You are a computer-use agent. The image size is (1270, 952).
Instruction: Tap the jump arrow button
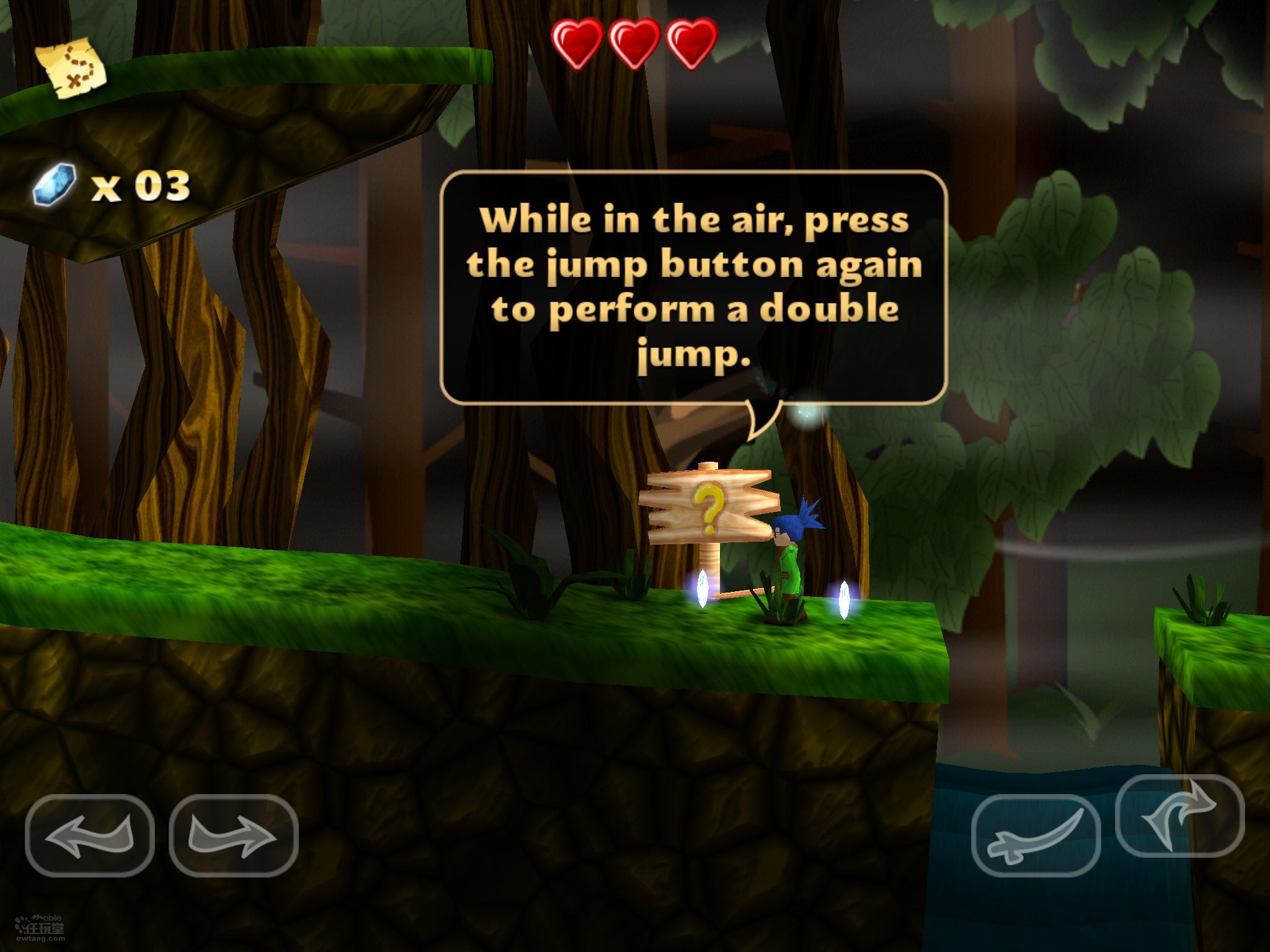1179,815
